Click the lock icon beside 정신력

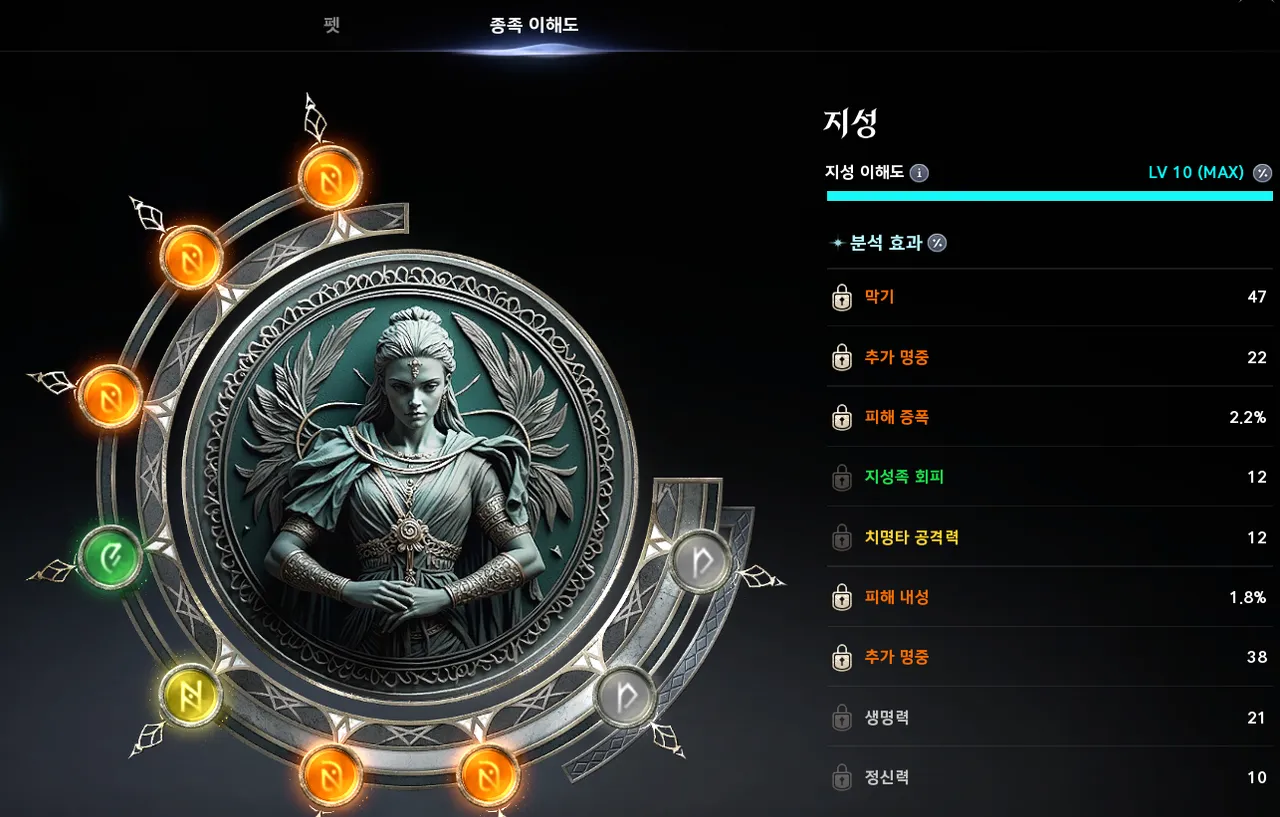tap(842, 778)
